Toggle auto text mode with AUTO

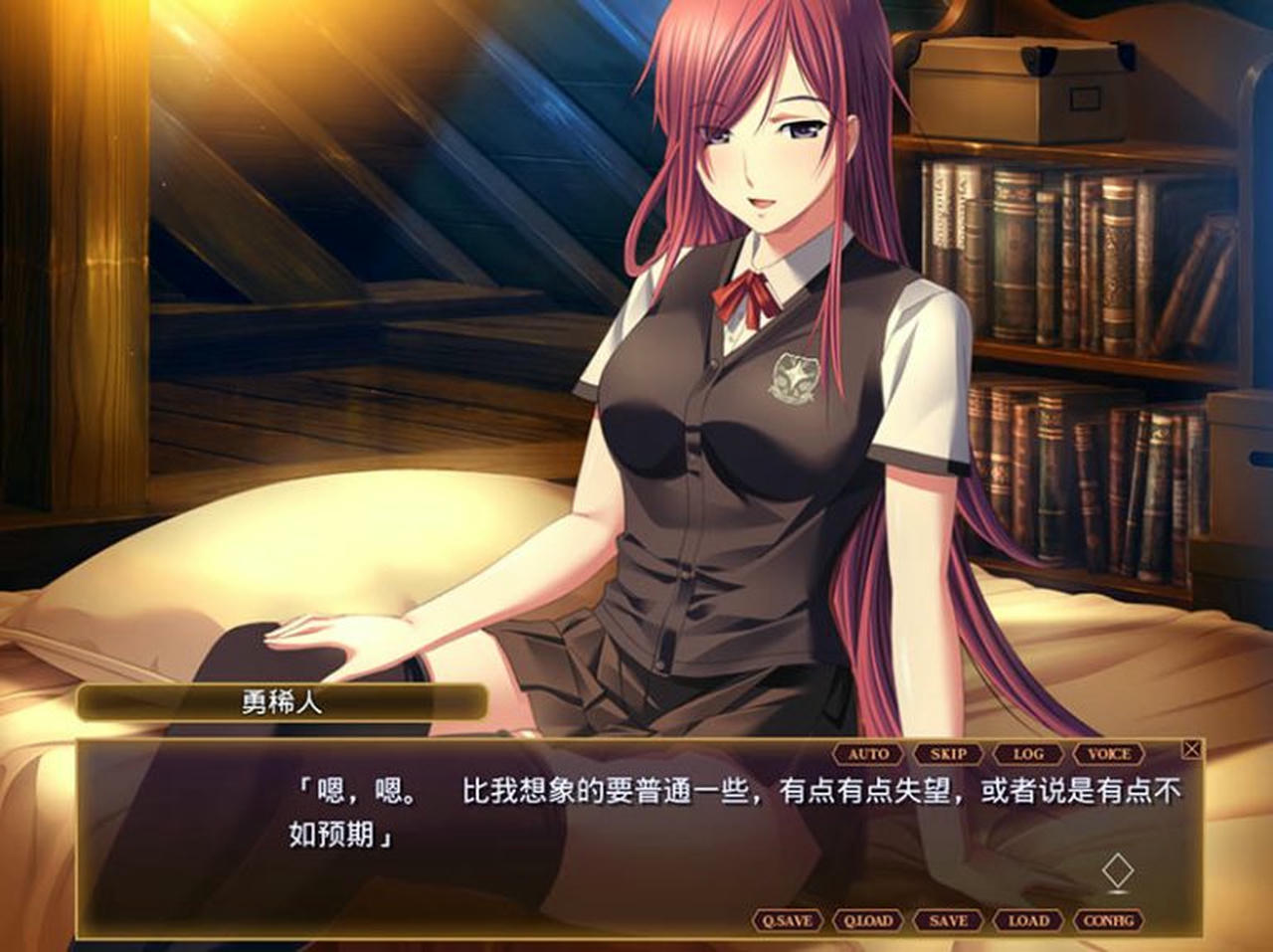tap(869, 754)
